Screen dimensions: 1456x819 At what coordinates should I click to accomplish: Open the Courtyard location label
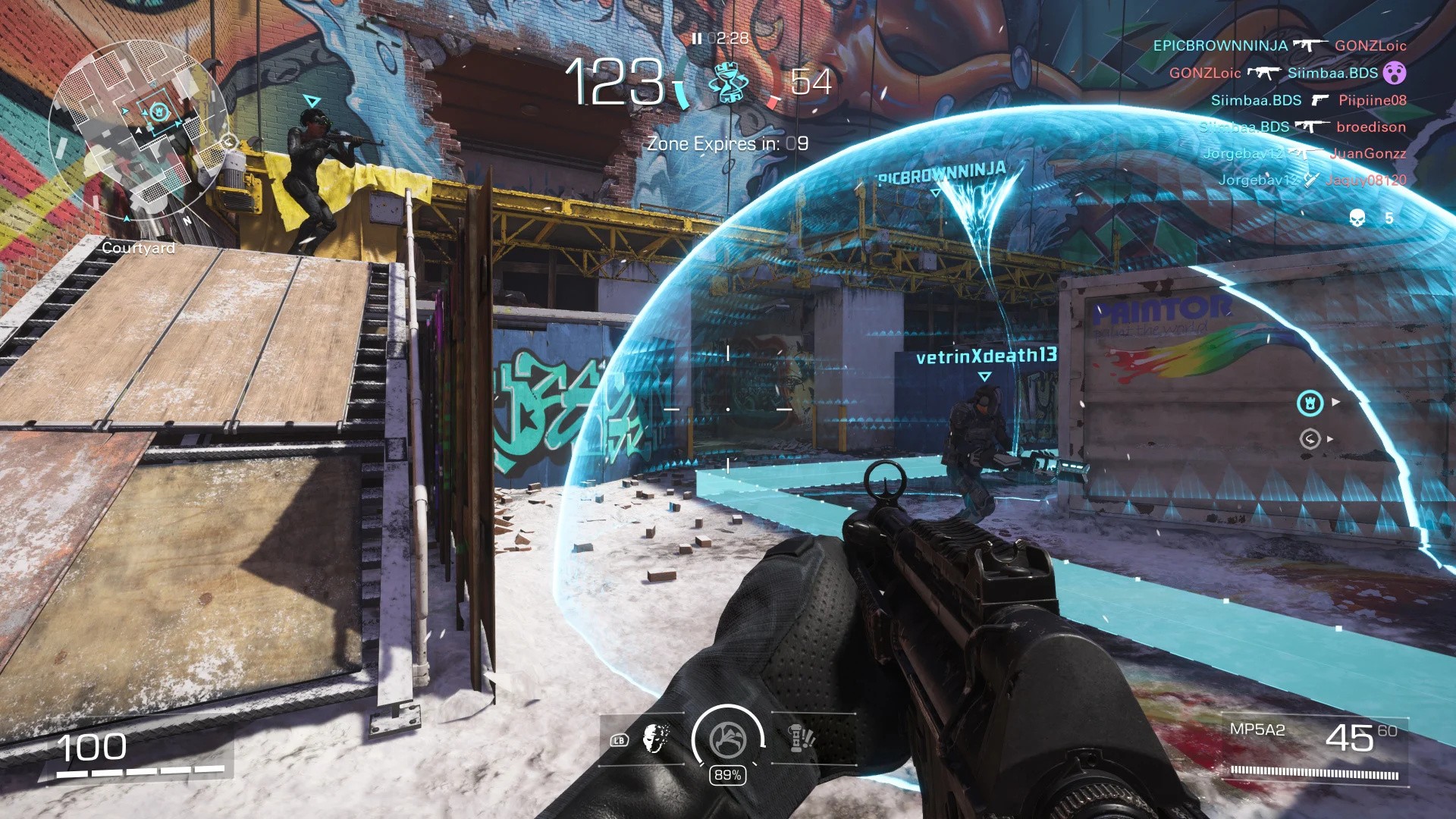coord(138,248)
